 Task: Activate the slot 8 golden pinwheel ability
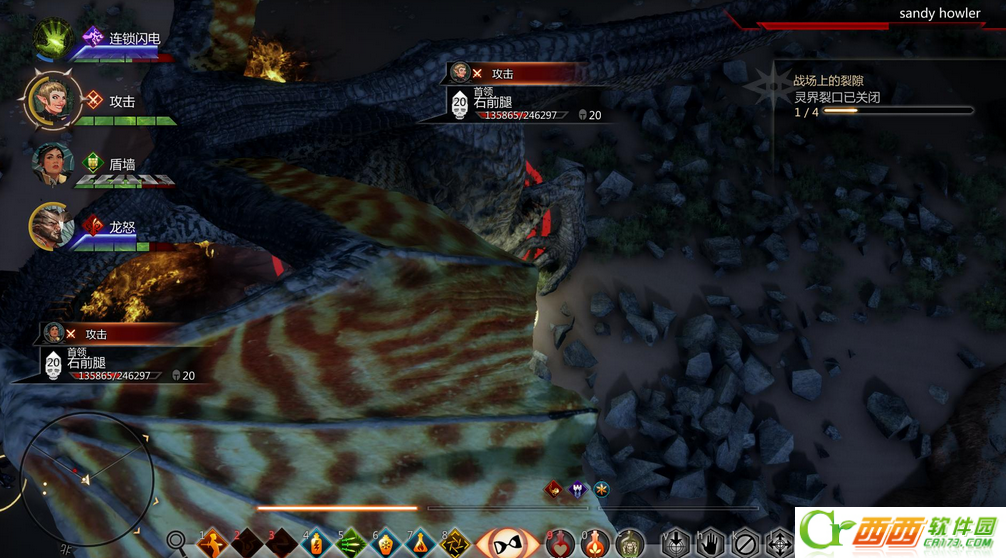455,543
